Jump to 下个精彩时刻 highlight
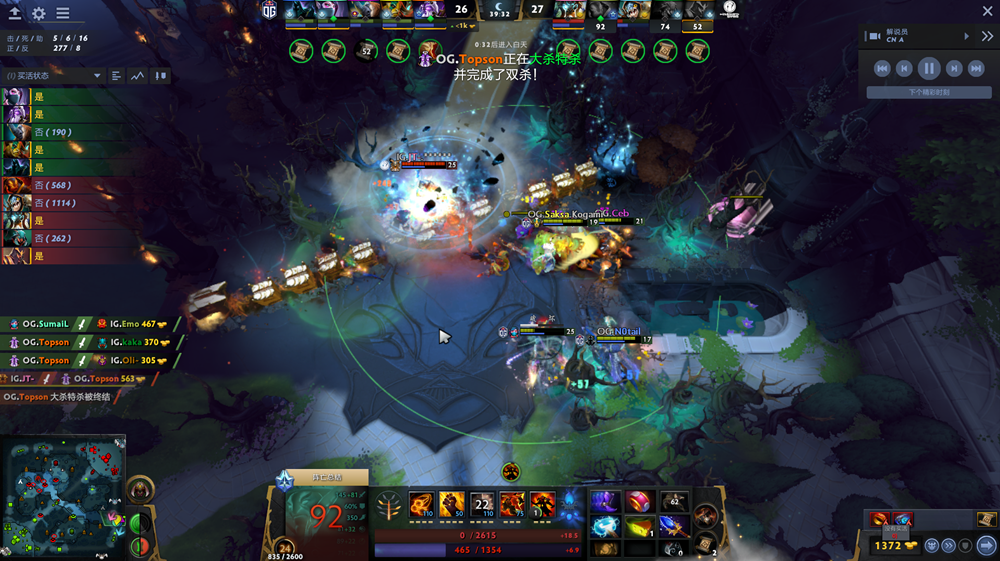Viewport: 1000px width, 561px height. click(x=929, y=92)
